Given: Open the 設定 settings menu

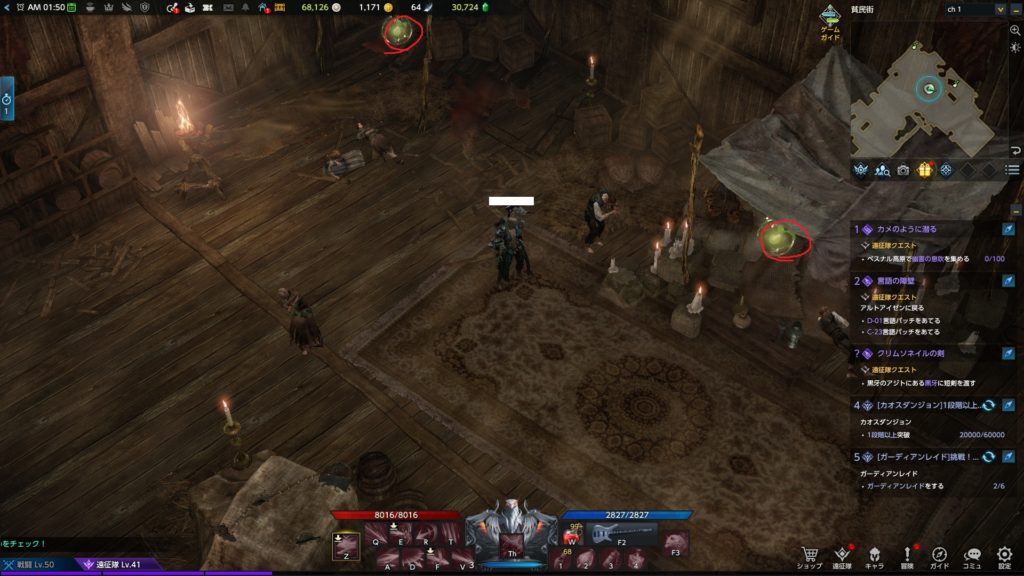Looking at the screenshot, I should point(1005,555).
